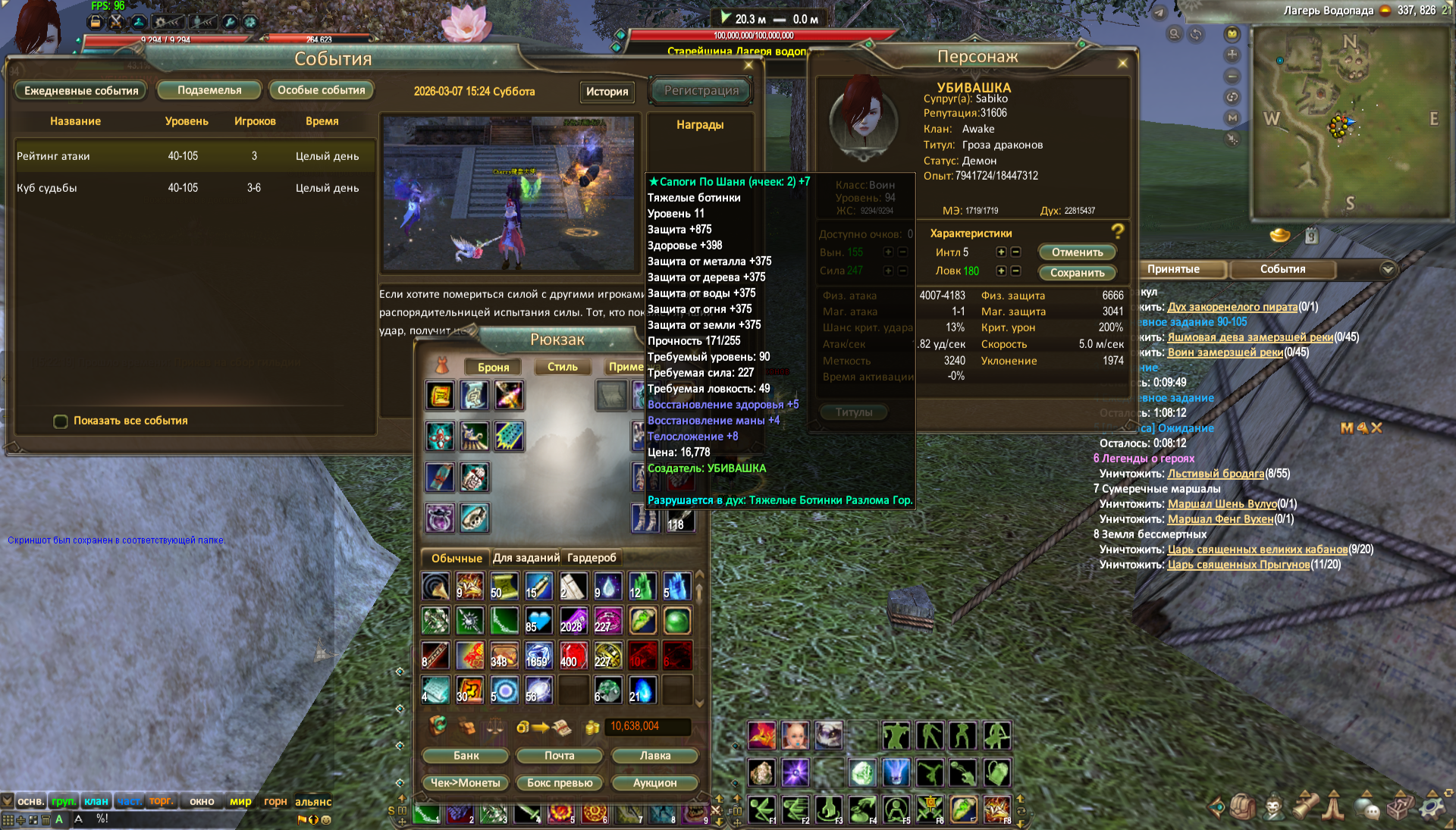This screenshot has height=830, width=1456.
Task: Open the Особые события tab
Action: point(321,90)
